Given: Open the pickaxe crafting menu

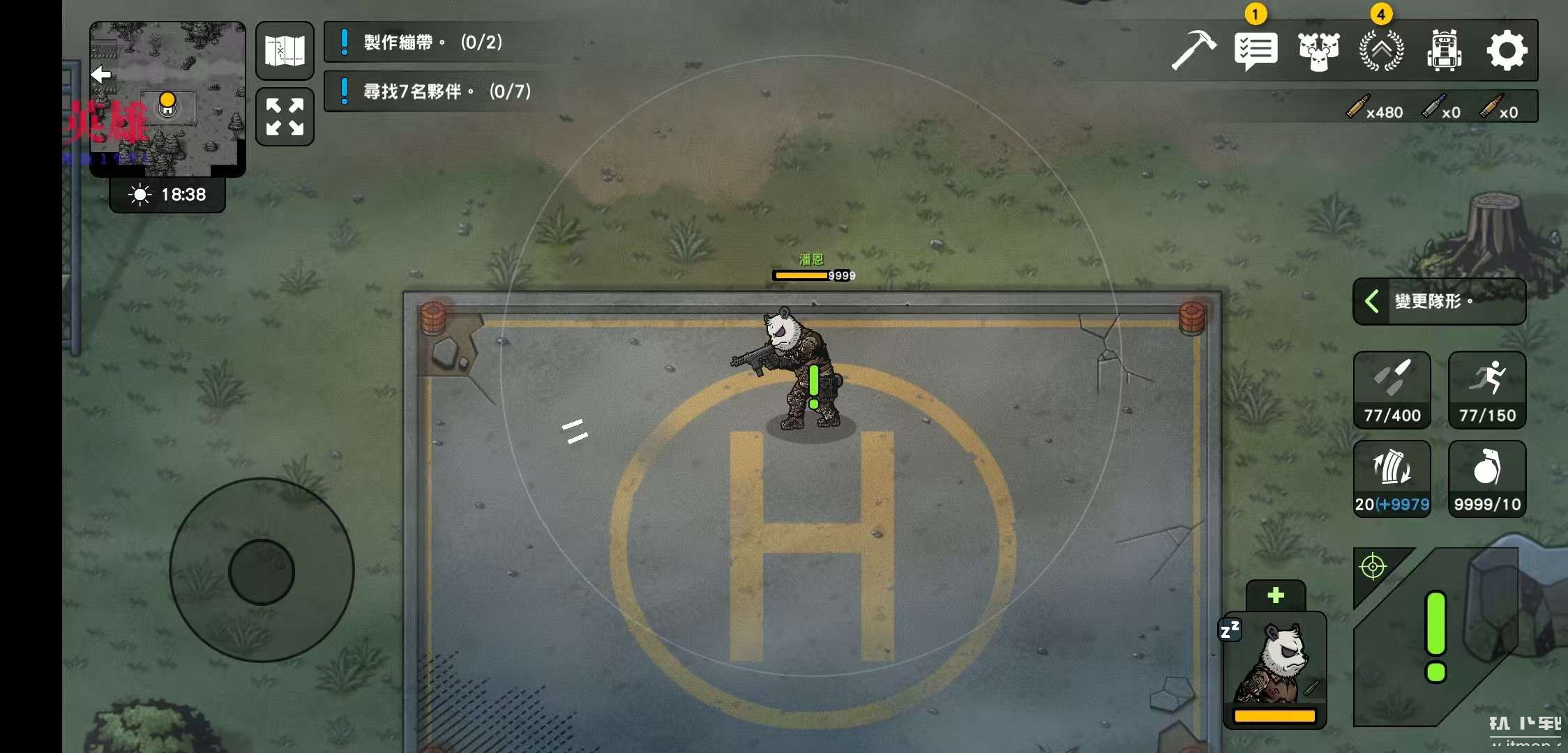Looking at the screenshot, I should 1193,50.
